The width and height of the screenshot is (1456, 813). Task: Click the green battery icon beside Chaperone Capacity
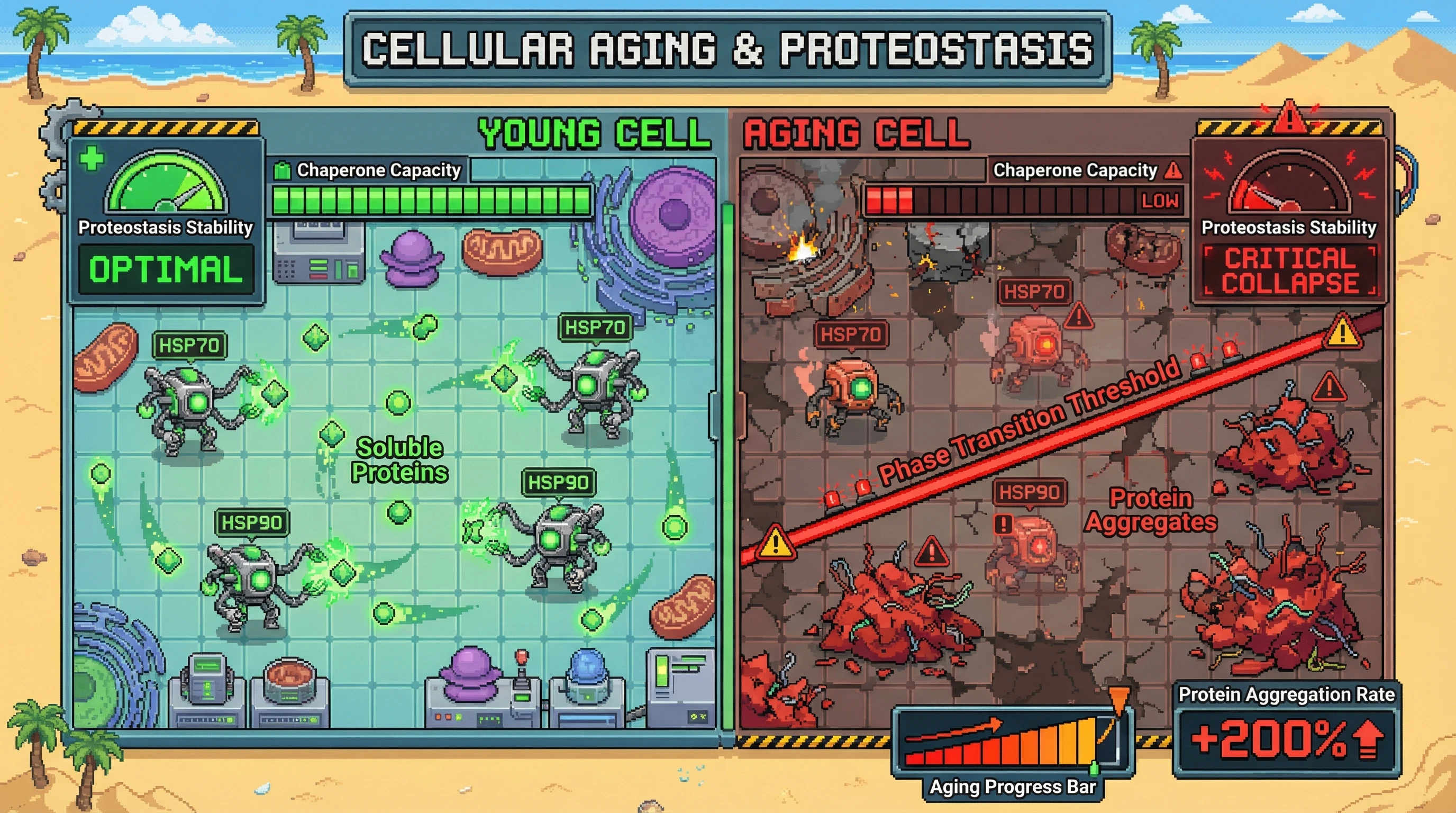[282, 170]
